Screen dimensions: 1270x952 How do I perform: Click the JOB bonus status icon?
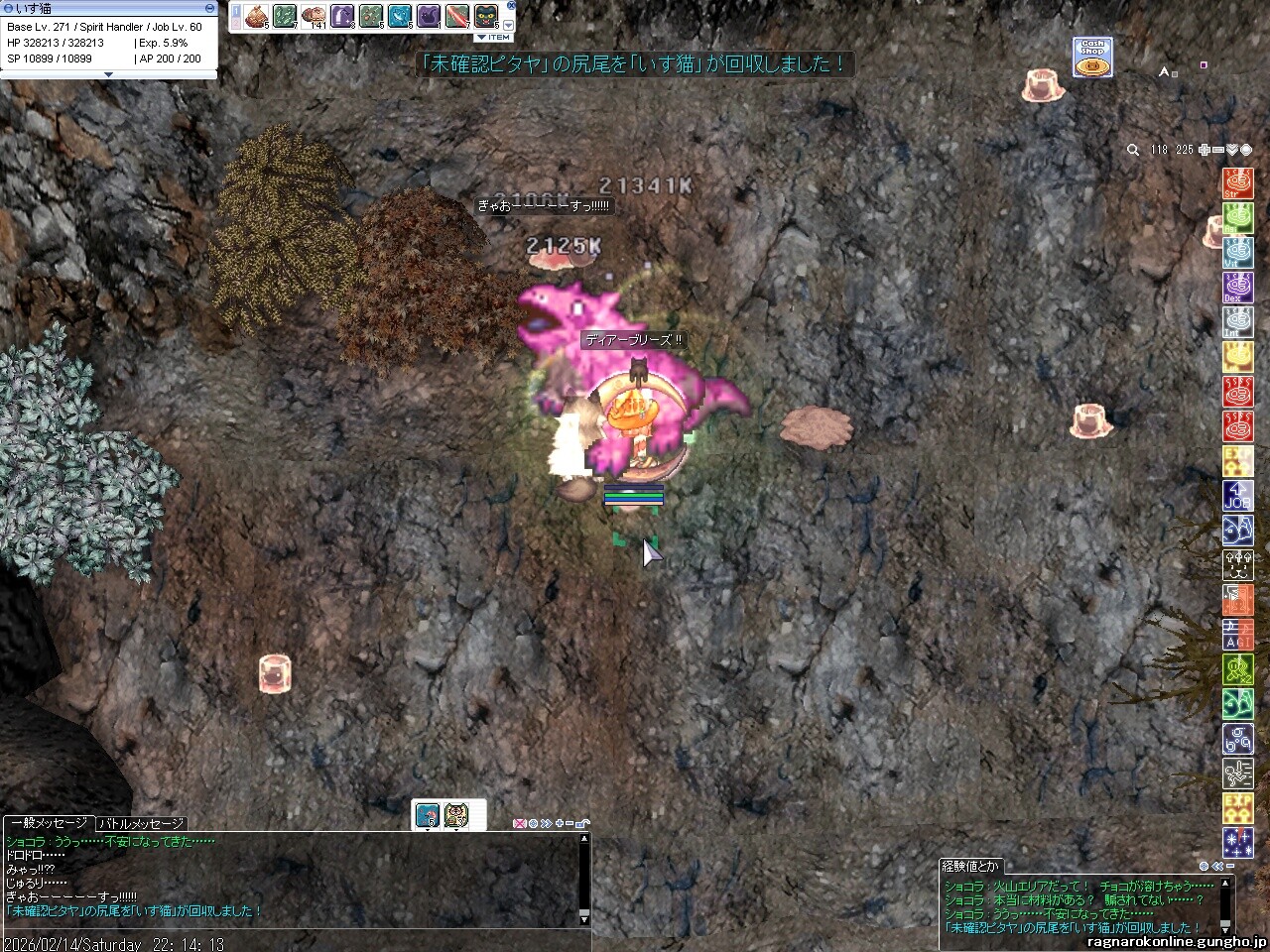click(x=1237, y=496)
